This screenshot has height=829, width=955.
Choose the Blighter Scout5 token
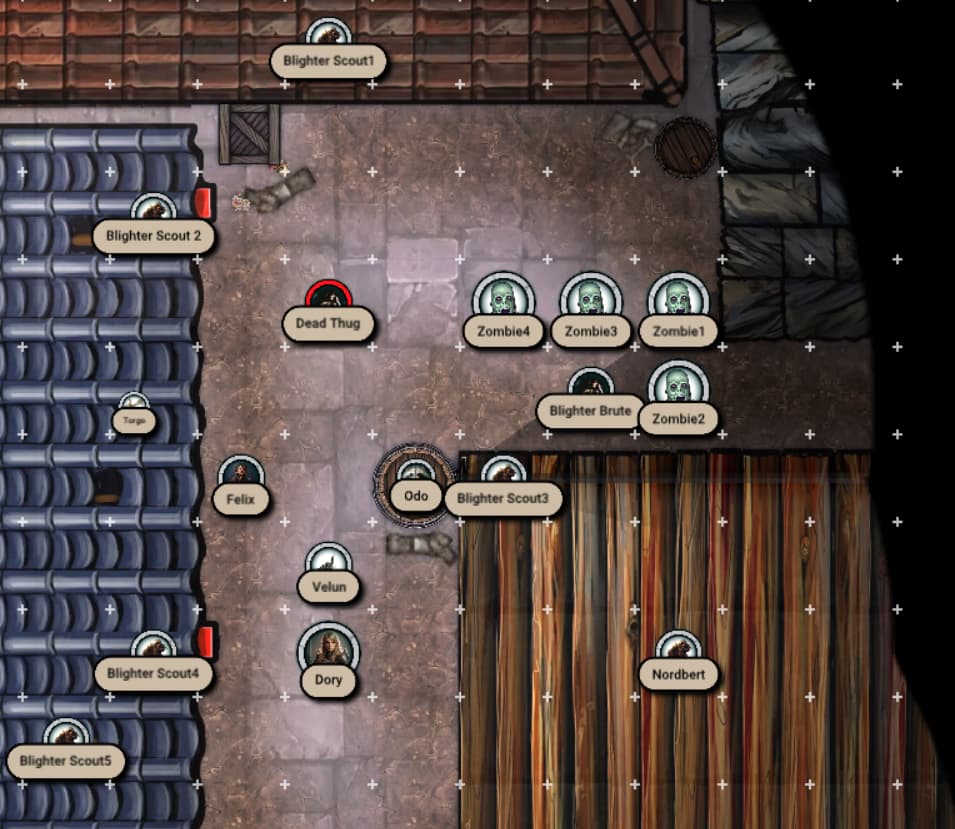point(66,739)
